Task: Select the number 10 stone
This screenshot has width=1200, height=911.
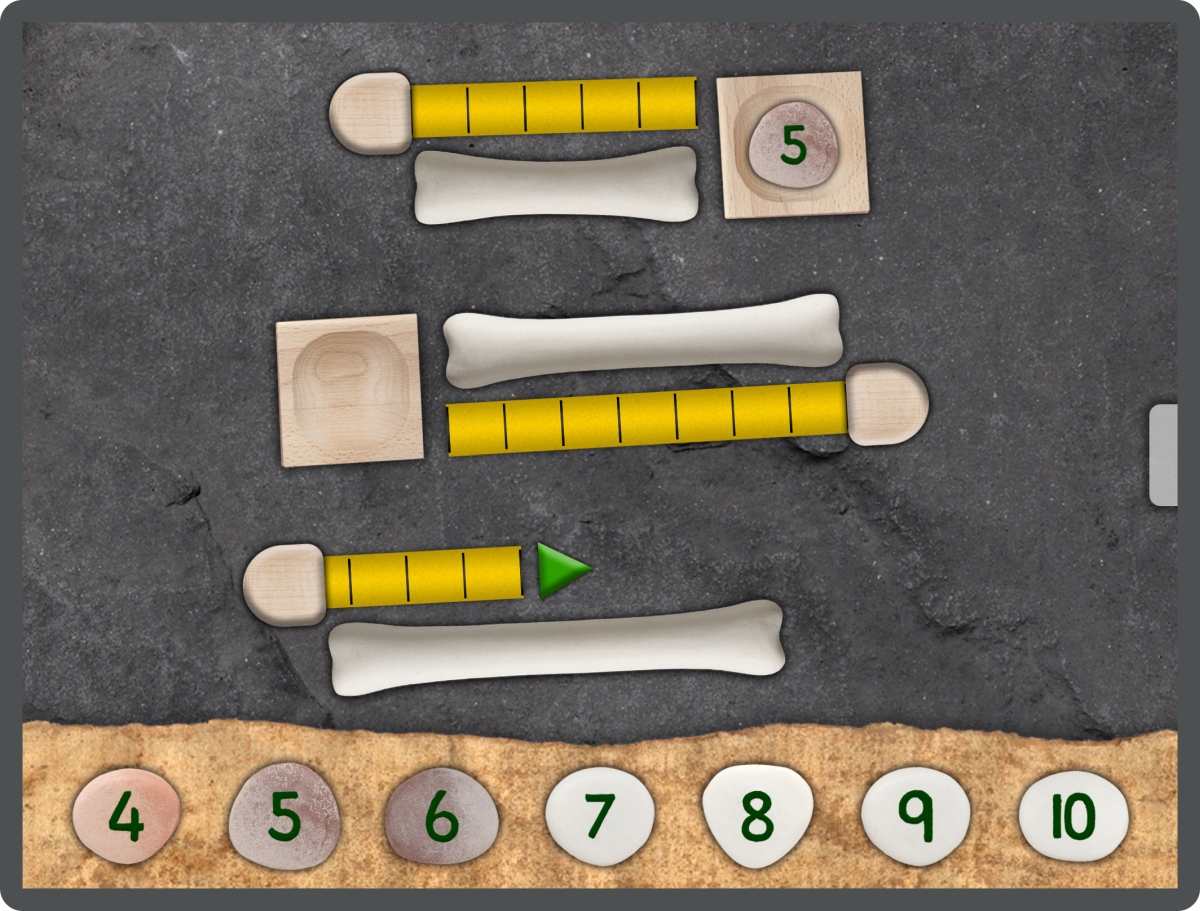Action: (x=1073, y=816)
